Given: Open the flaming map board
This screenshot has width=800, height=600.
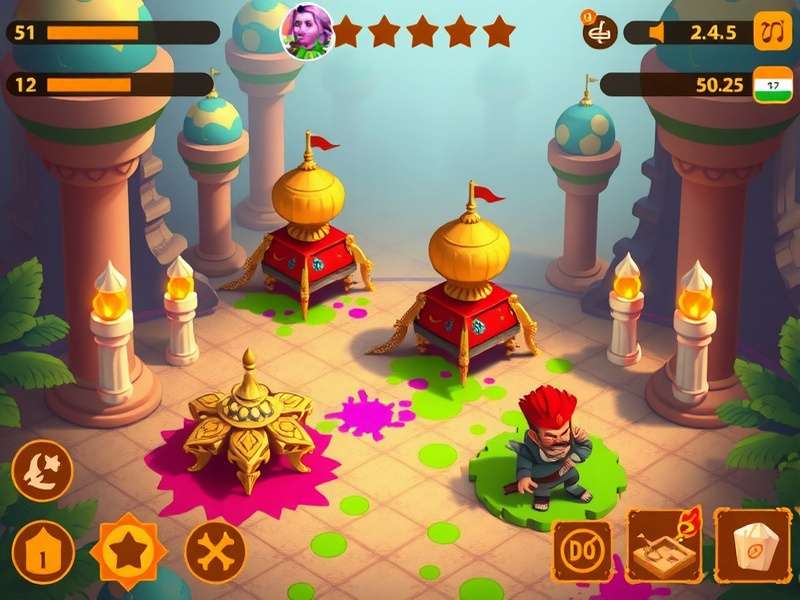Looking at the screenshot, I should [x=663, y=545].
